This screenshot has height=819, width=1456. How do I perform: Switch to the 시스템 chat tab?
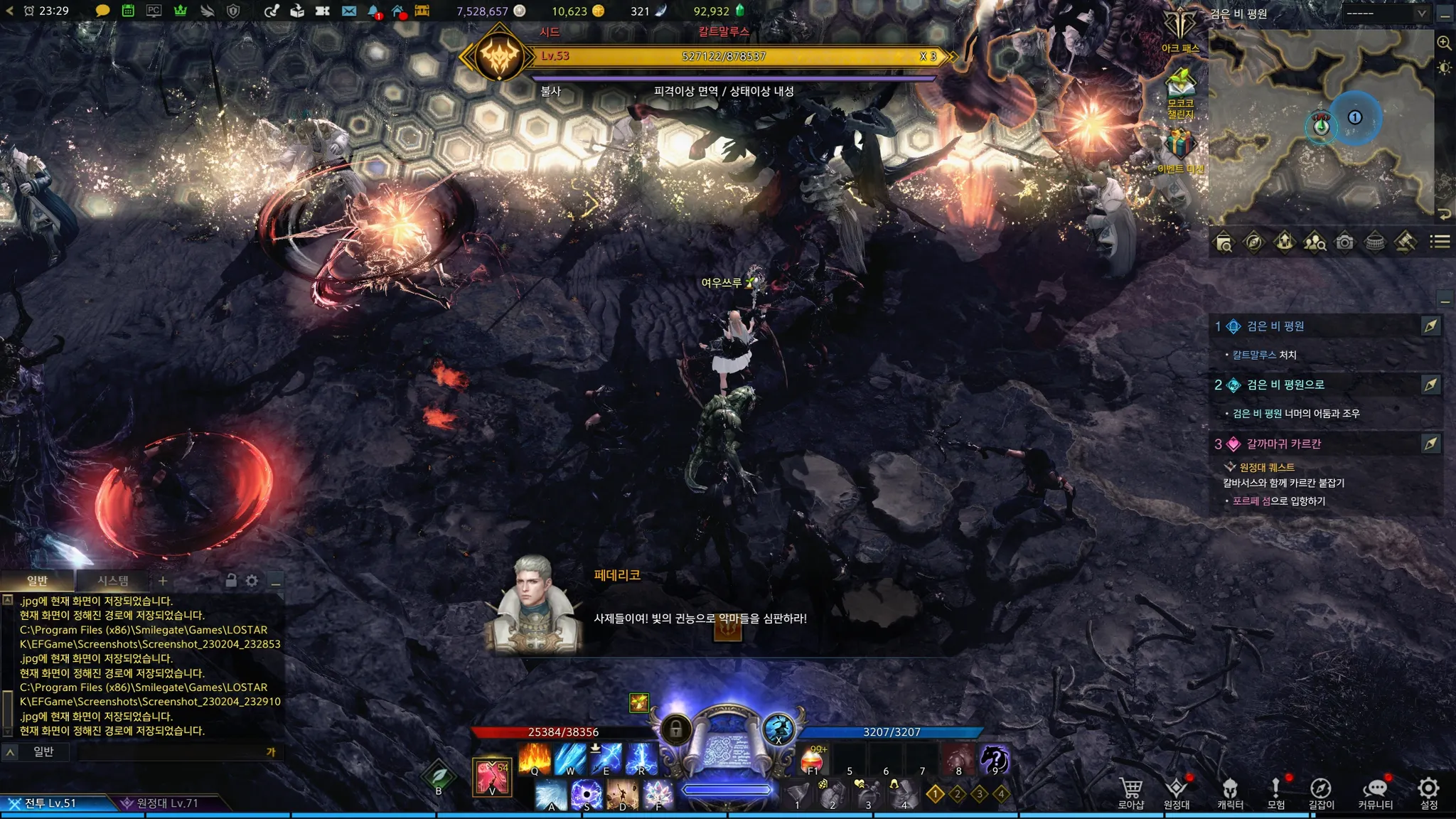[113, 581]
